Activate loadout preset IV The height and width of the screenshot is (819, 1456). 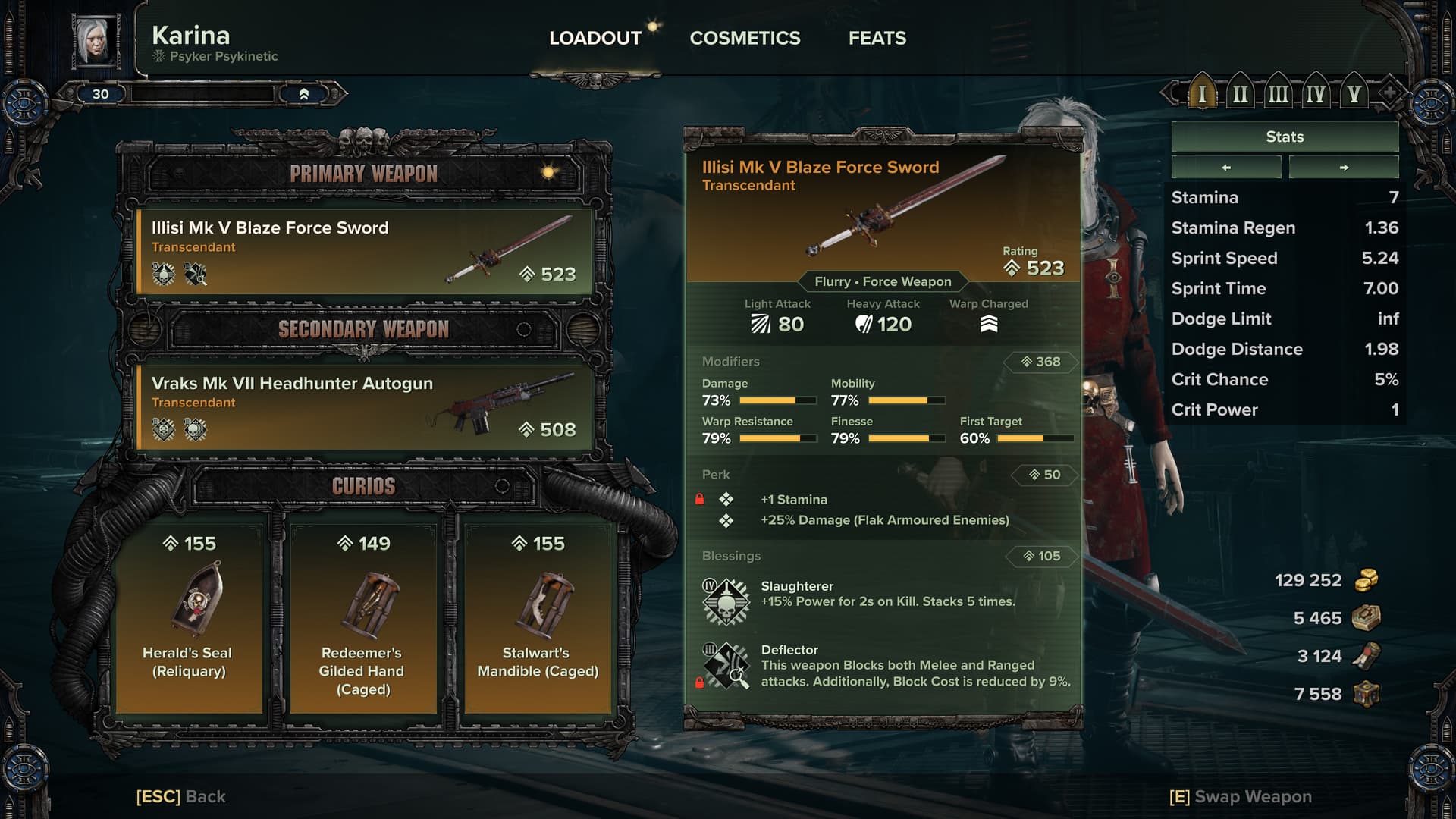(x=1316, y=94)
